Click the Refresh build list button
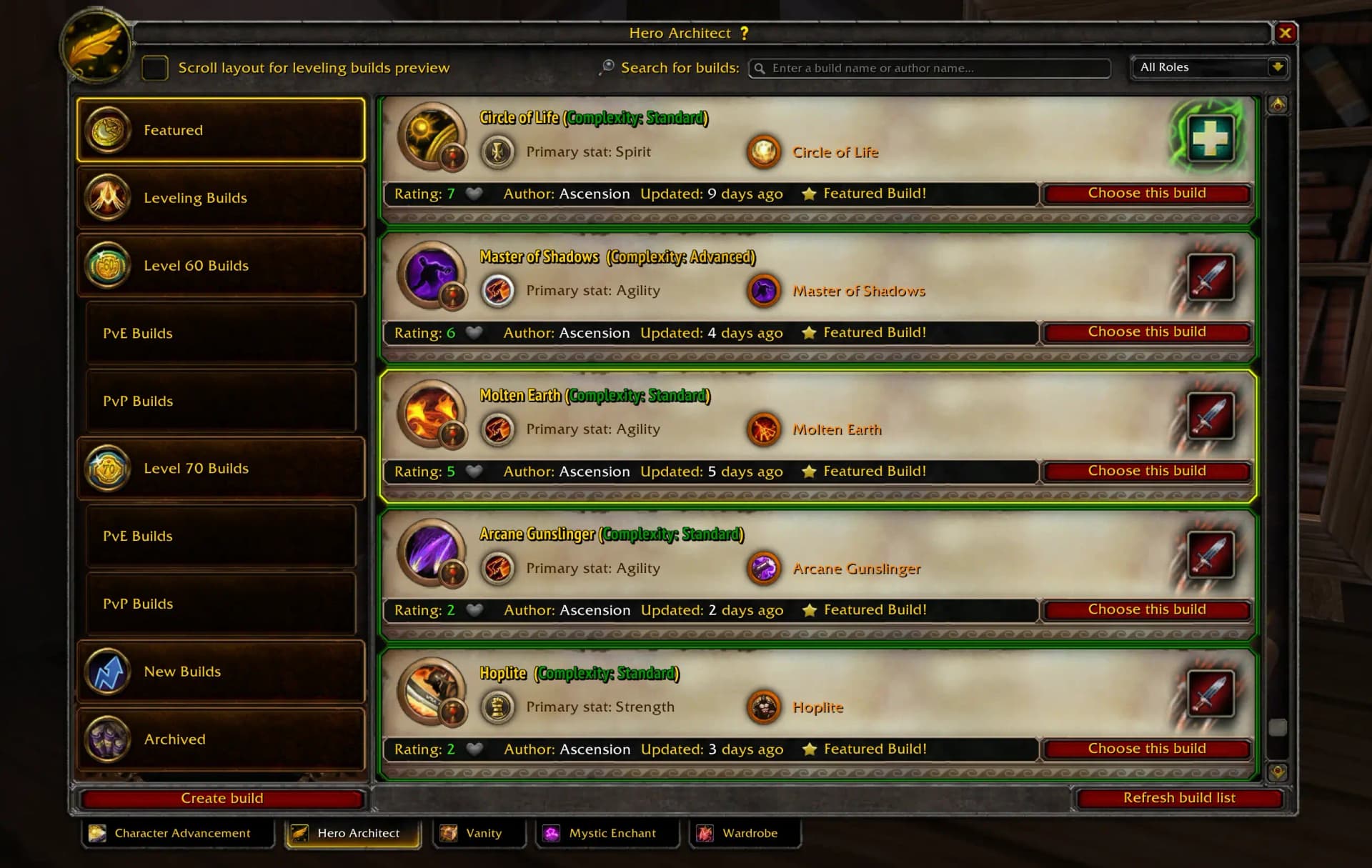The height and width of the screenshot is (868, 1372). tap(1179, 798)
